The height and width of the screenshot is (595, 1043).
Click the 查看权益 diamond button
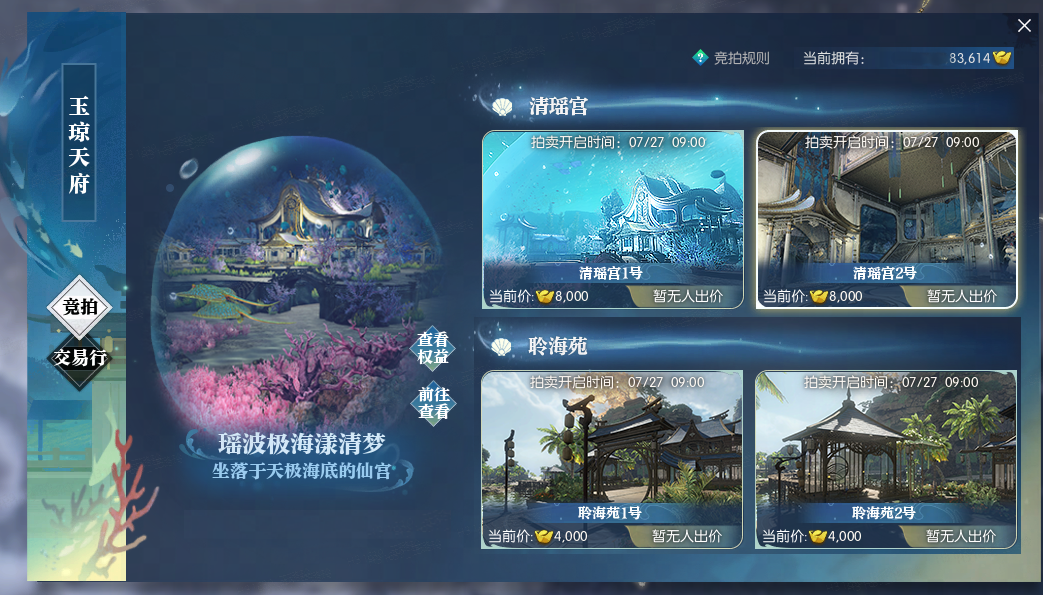pos(433,348)
